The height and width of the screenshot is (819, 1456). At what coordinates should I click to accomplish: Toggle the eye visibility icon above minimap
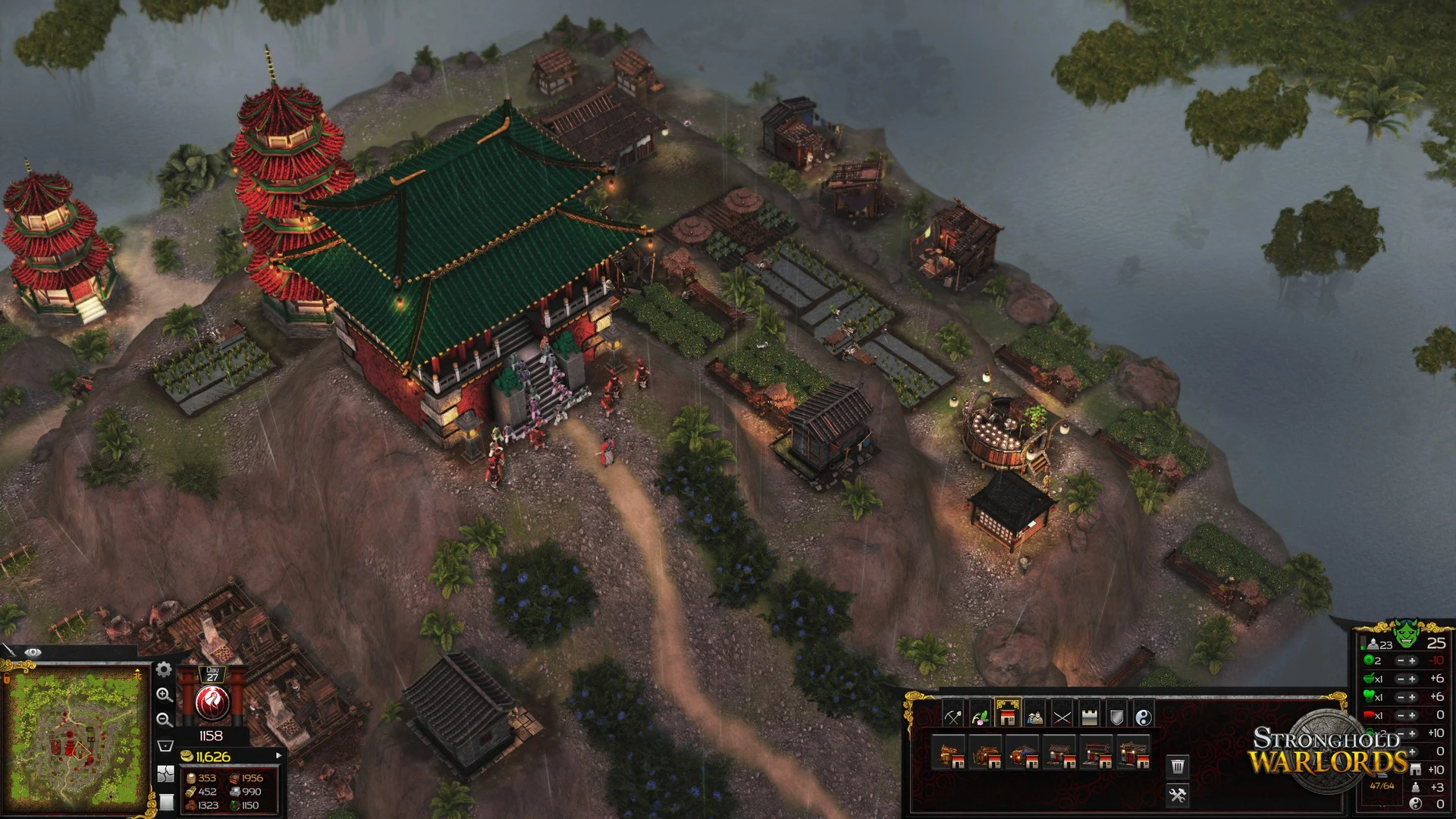[33, 652]
